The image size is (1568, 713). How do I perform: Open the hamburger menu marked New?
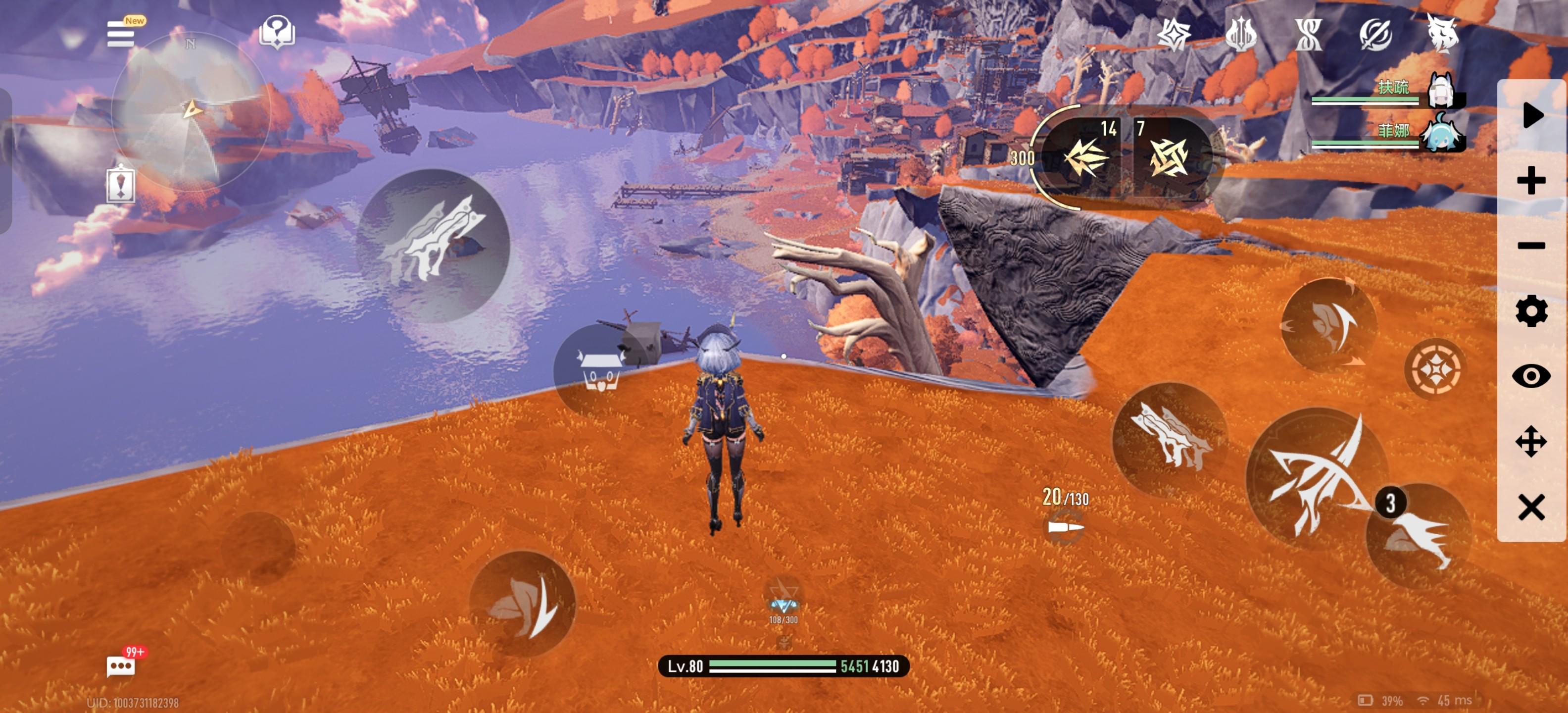121,34
